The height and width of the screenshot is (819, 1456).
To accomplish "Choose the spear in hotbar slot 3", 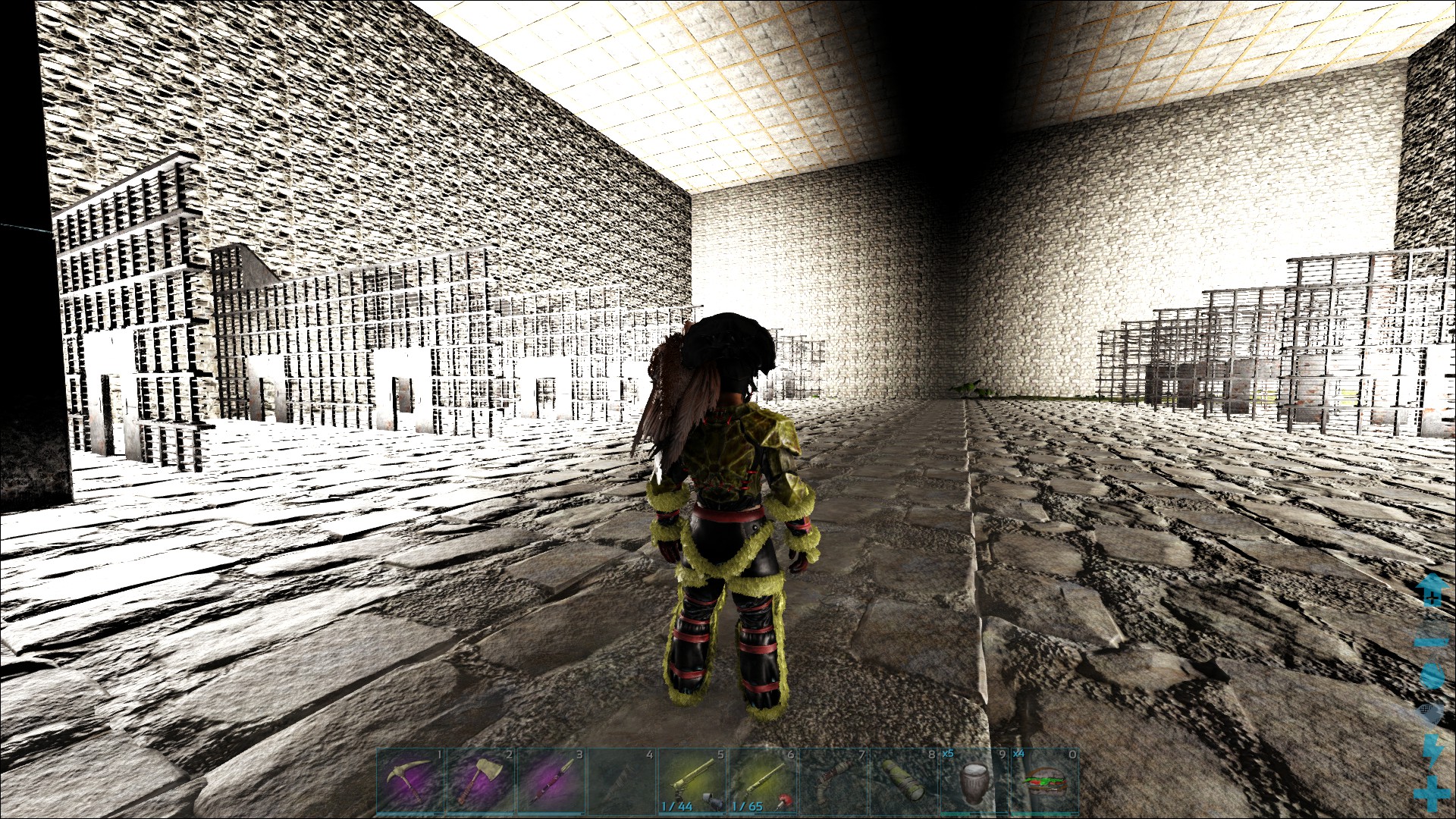I will (x=551, y=781).
